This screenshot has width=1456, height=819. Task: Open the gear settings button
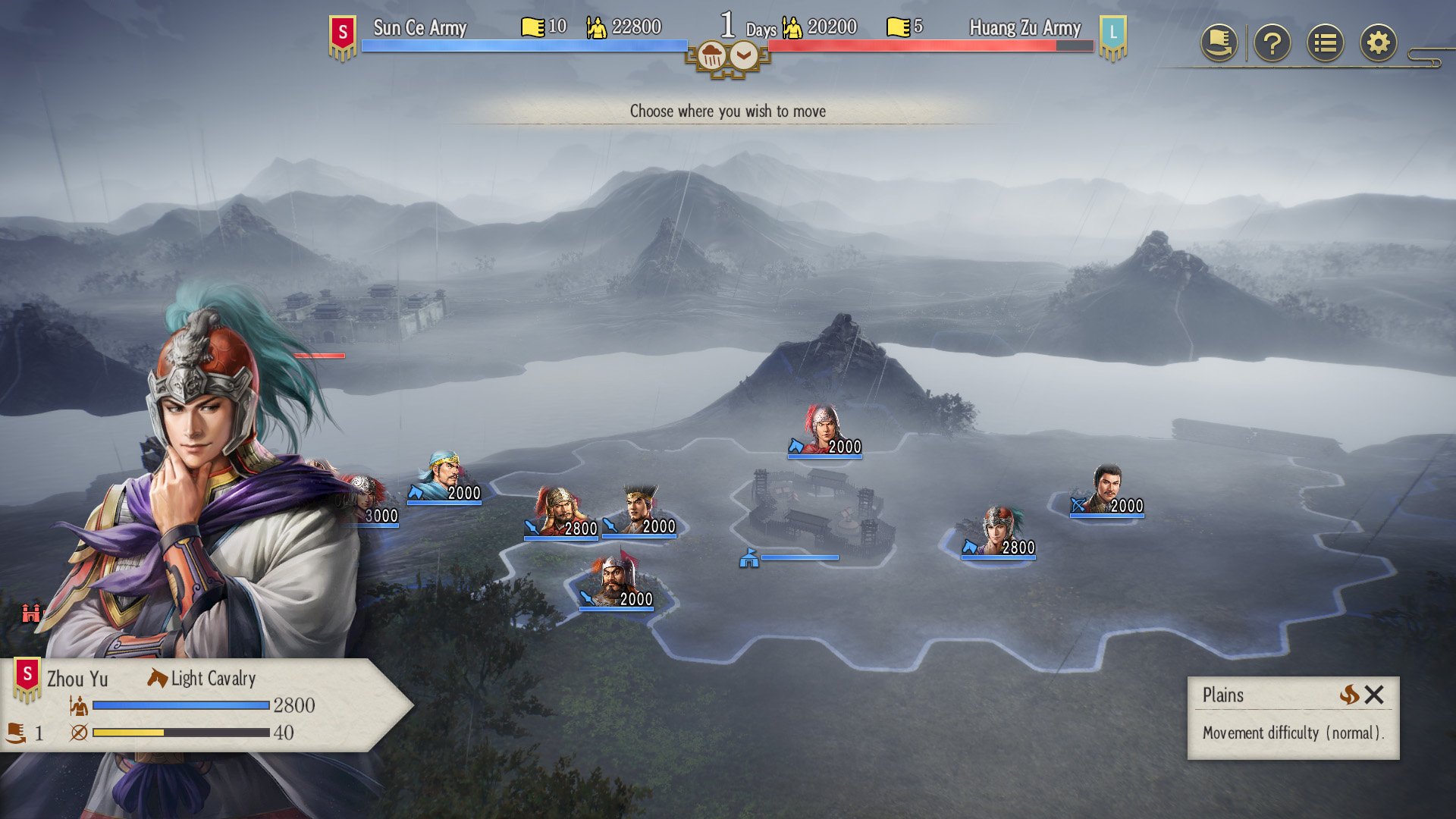point(1378,43)
